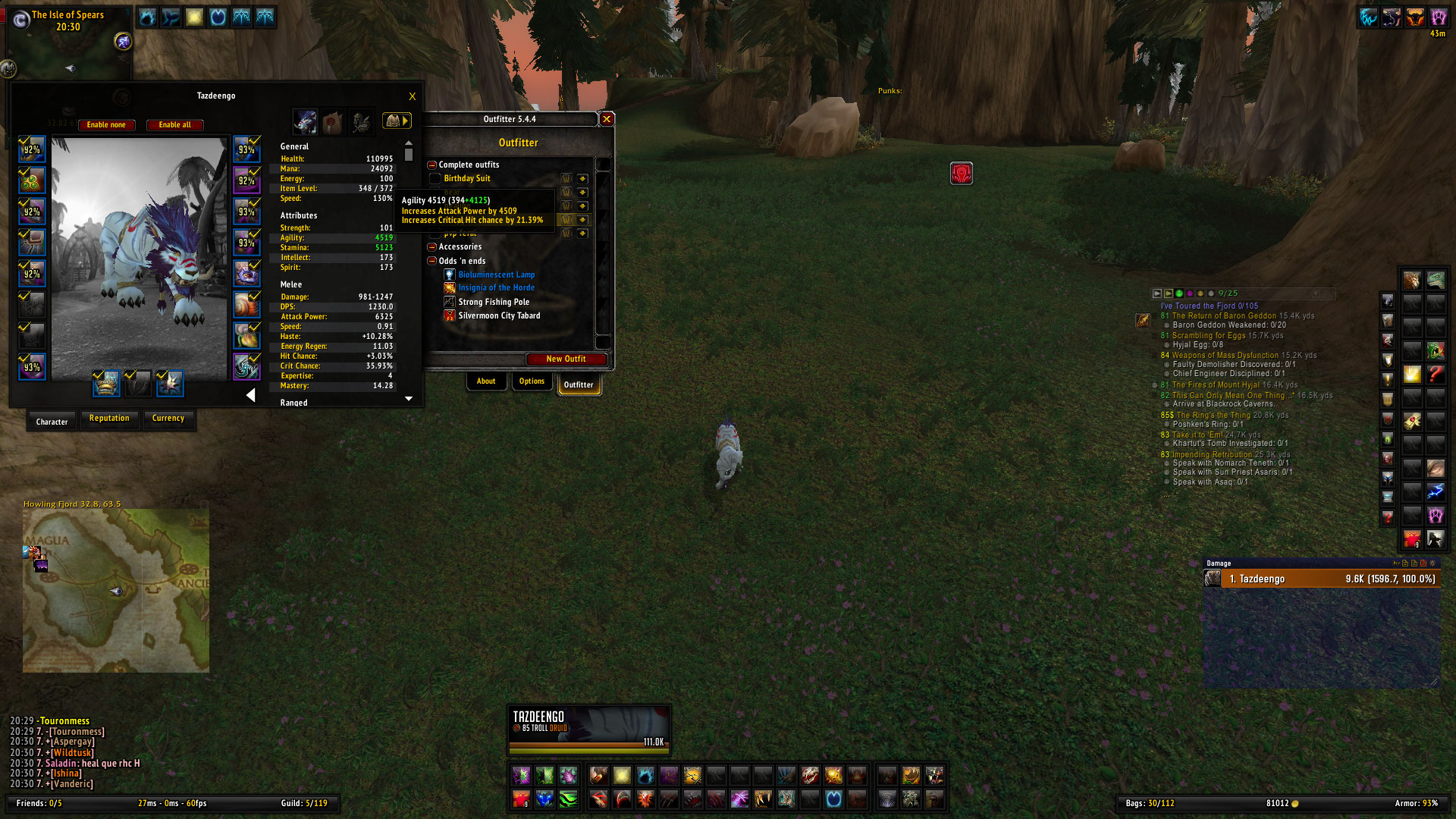Switch to the Reputation tab
The image size is (1456, 819).
tap(109, 419)
